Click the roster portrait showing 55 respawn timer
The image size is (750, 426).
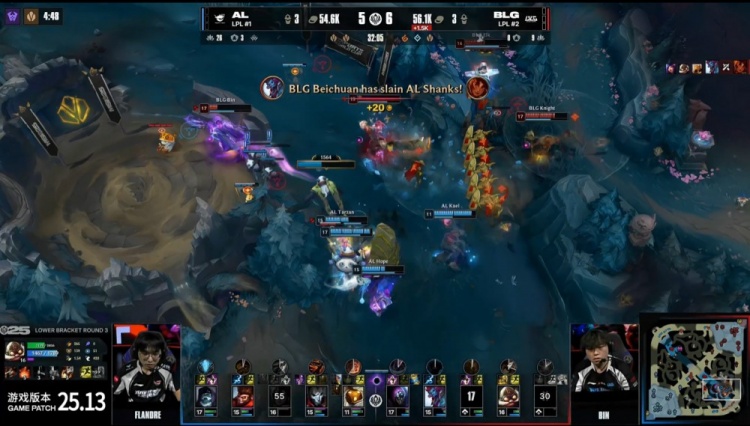tap(280, 397)
